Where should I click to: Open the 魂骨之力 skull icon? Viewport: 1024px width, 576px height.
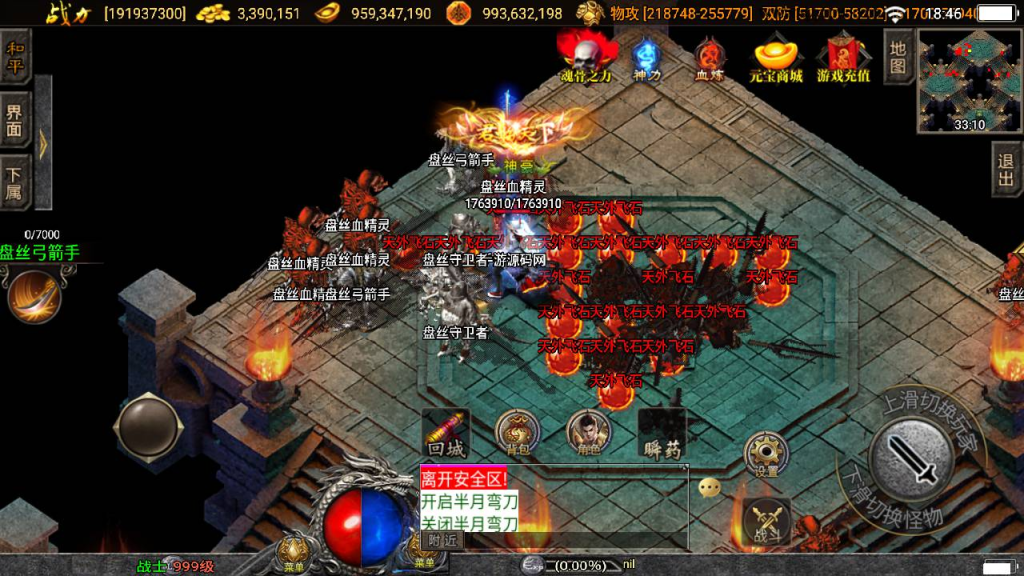(586, 55)
